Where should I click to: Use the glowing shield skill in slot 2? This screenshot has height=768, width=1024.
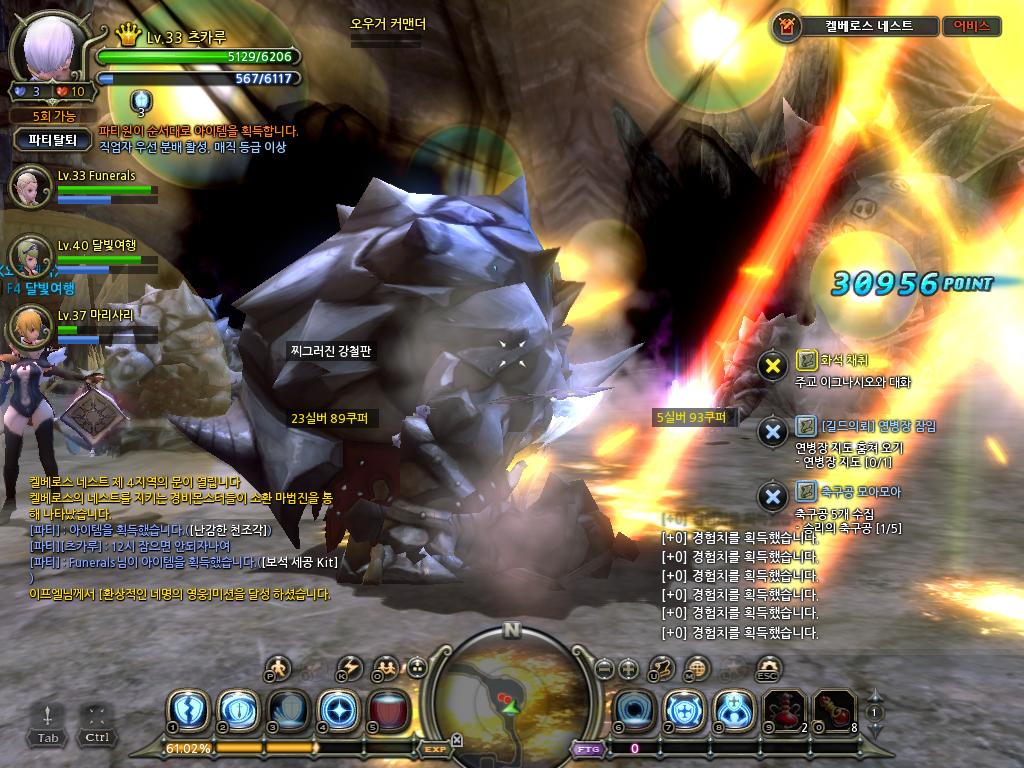pyautogui.click(x=237, y=710)
